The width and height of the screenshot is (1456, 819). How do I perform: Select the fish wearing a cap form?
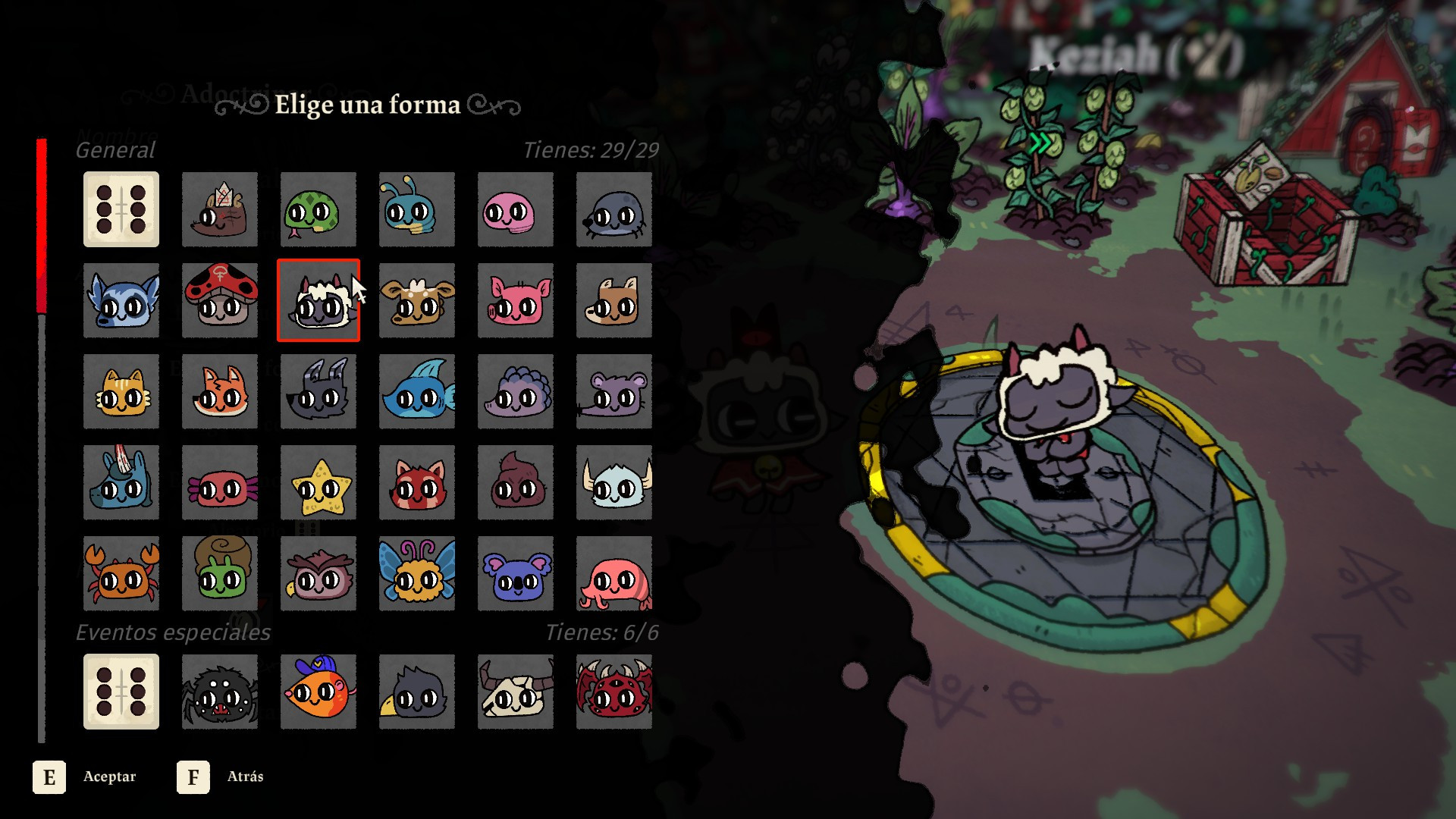pos(318,692)
